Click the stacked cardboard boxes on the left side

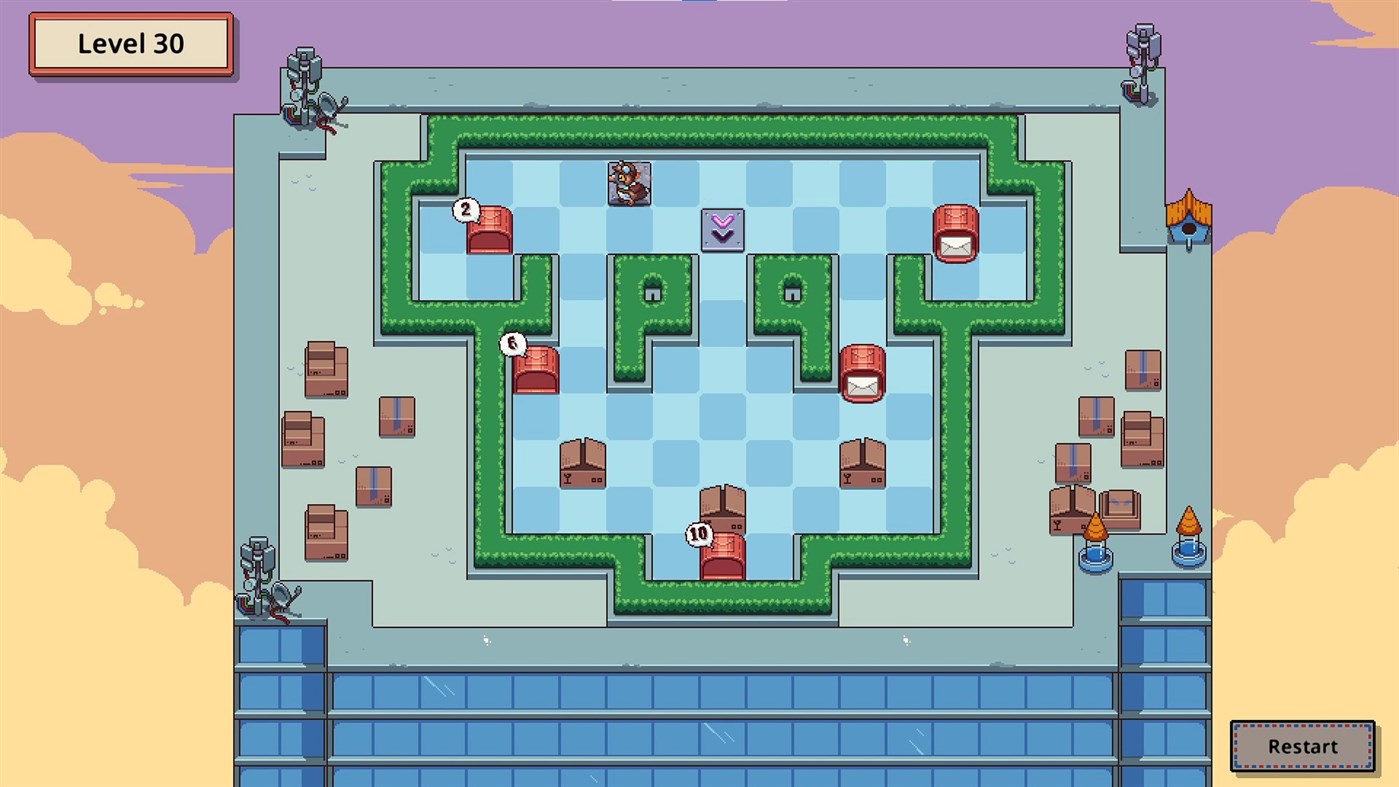[x=325, y=370]
